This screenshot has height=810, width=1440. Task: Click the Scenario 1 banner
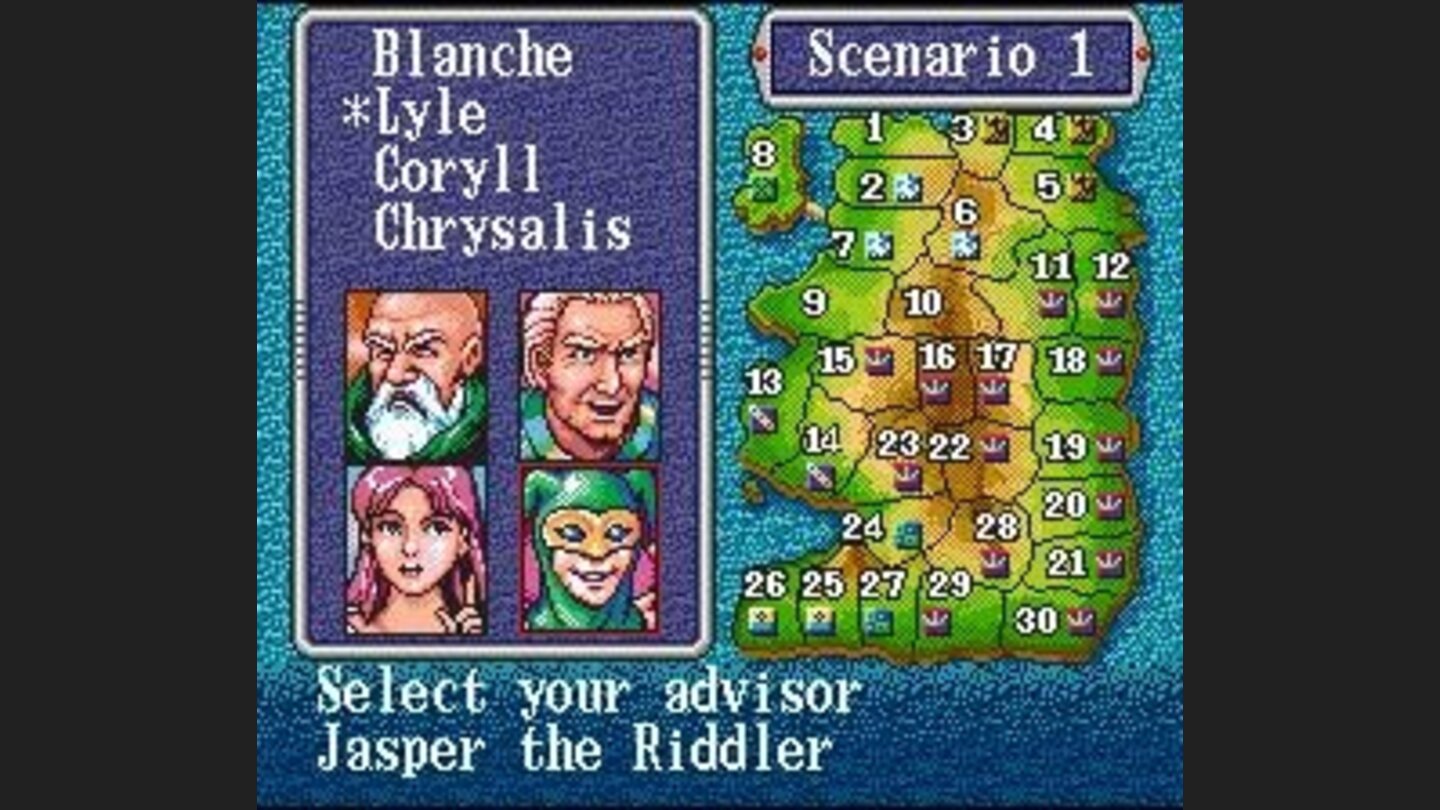(955, 57)
